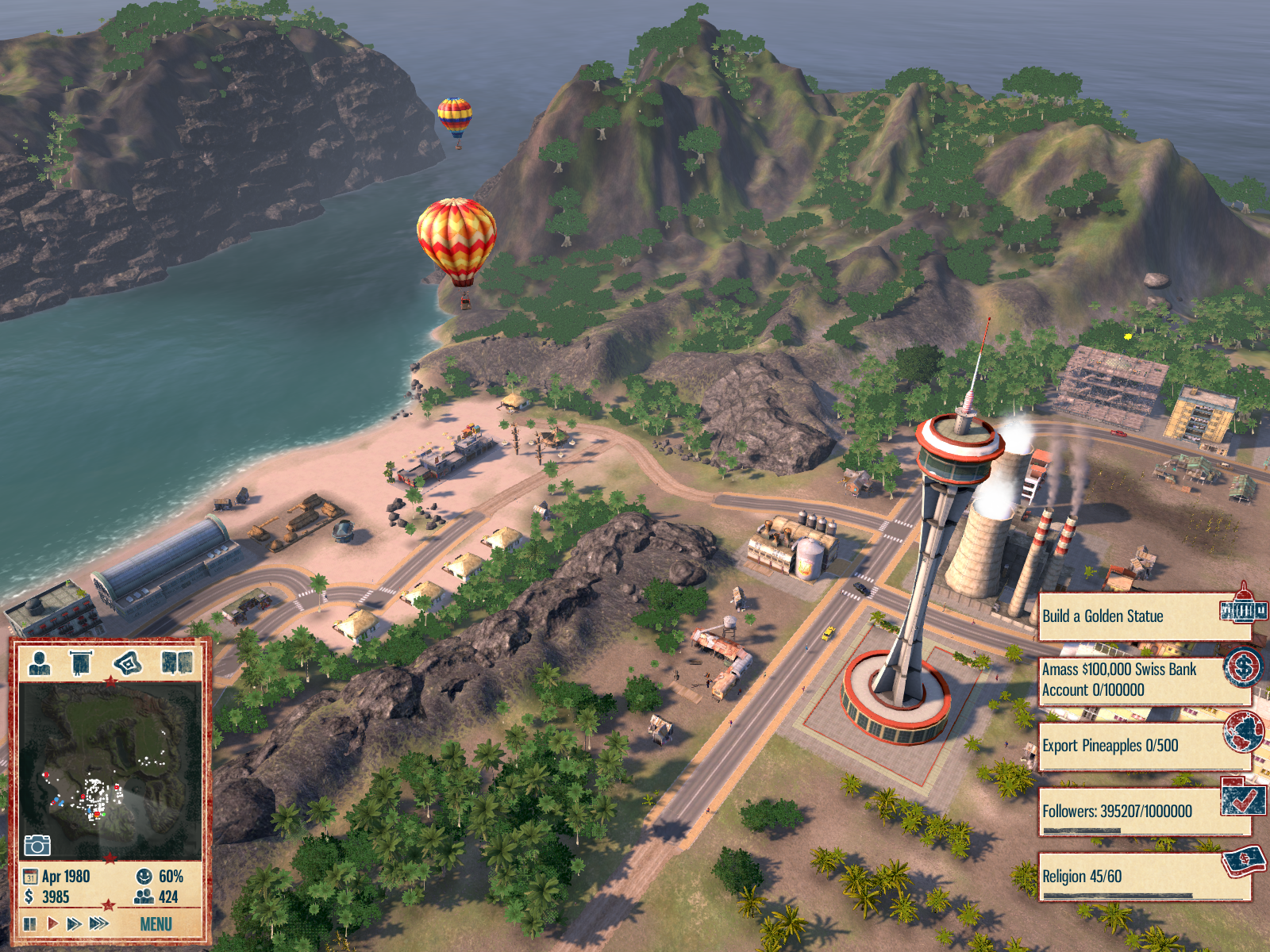Select the Religion 45/60 objective
Image resolution: width=1270 pixels, height=952 pixels.
pos(1143,877)
